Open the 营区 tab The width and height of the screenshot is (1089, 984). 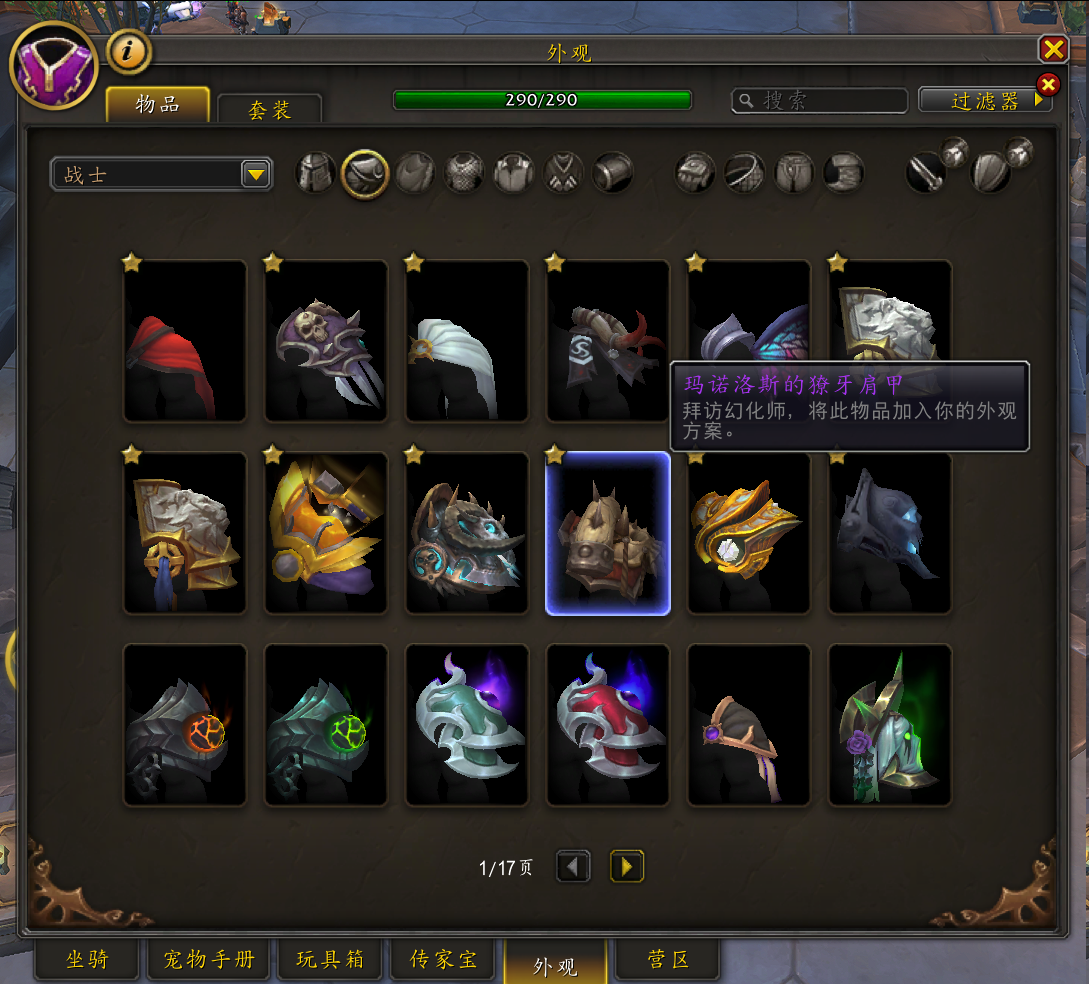667,961
